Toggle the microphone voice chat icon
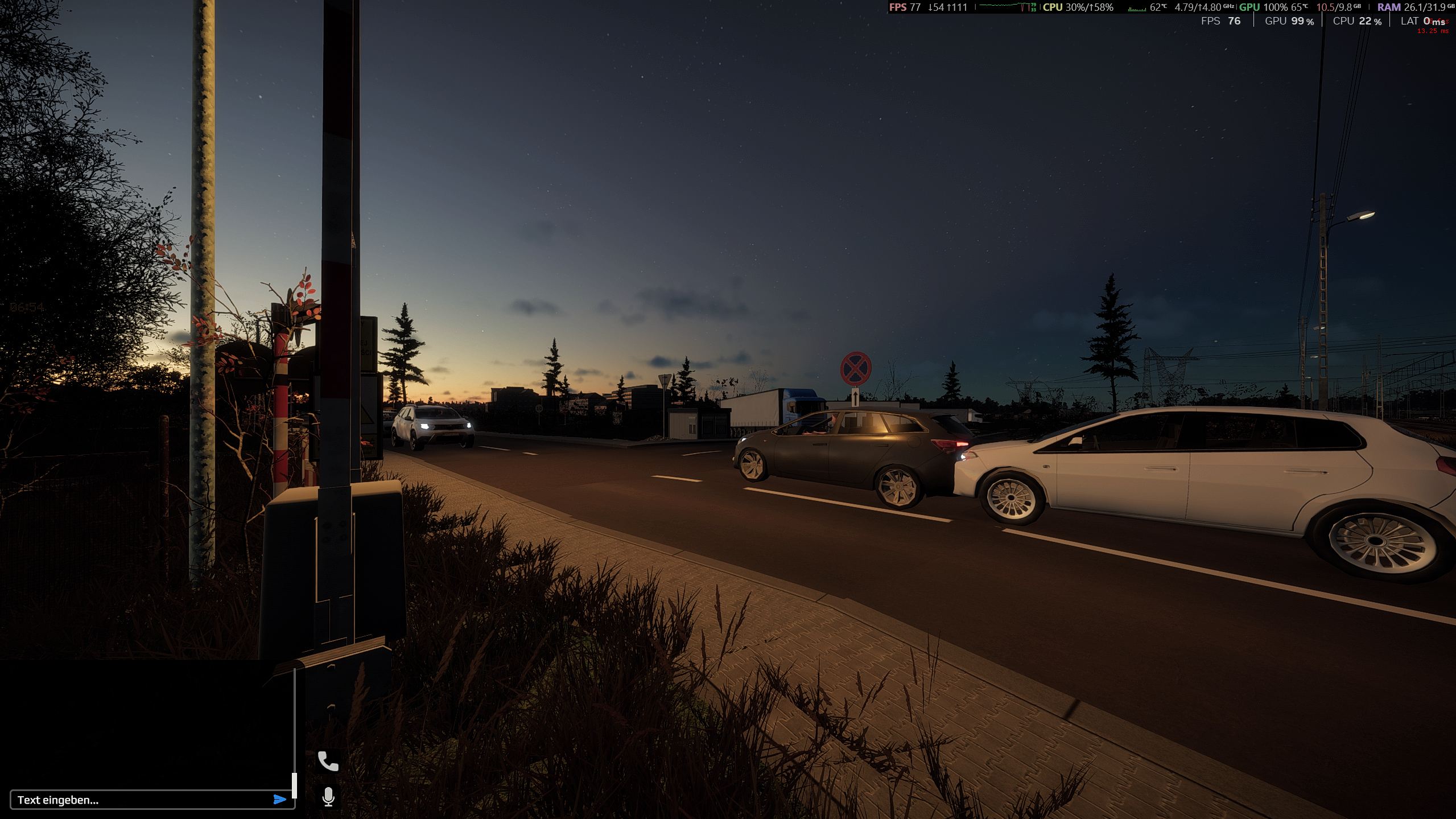 (x=328, y=797)
